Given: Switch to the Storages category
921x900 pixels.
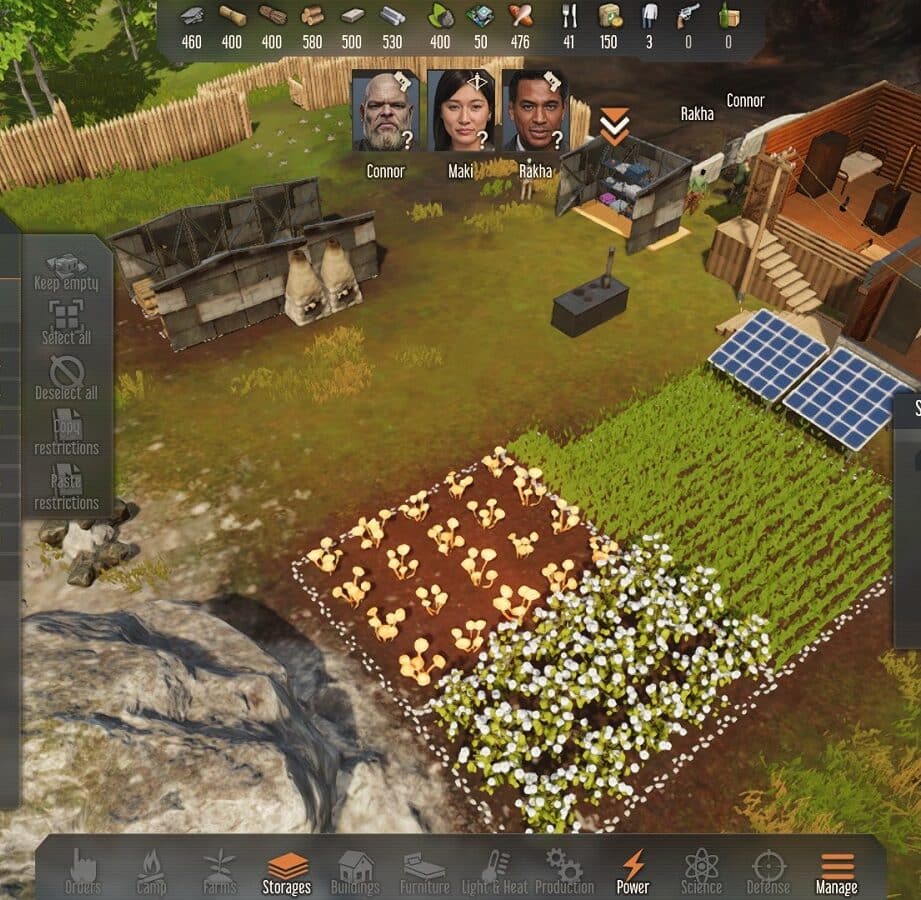Looking at the screenshot, I should pos(287,870).
